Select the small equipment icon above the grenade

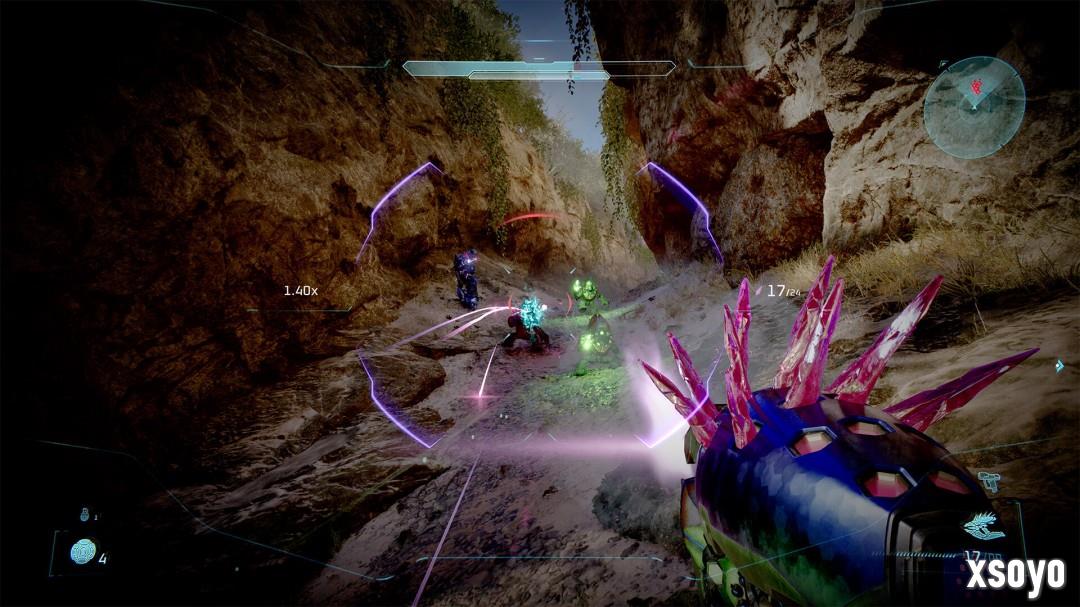[x=85, y=515]
